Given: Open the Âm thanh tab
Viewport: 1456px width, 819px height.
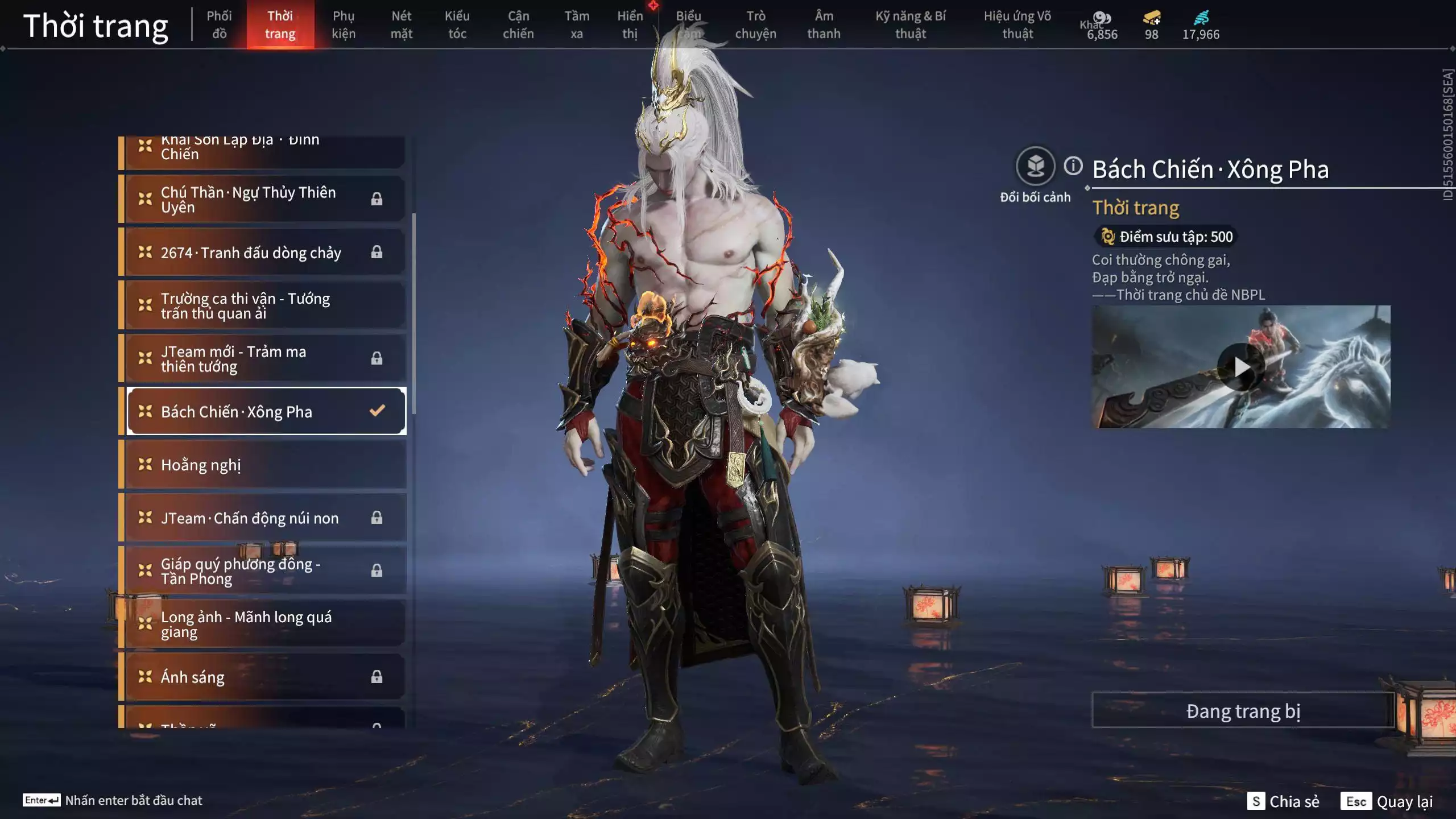Looking at the screenshot, I should click(824, 25).
